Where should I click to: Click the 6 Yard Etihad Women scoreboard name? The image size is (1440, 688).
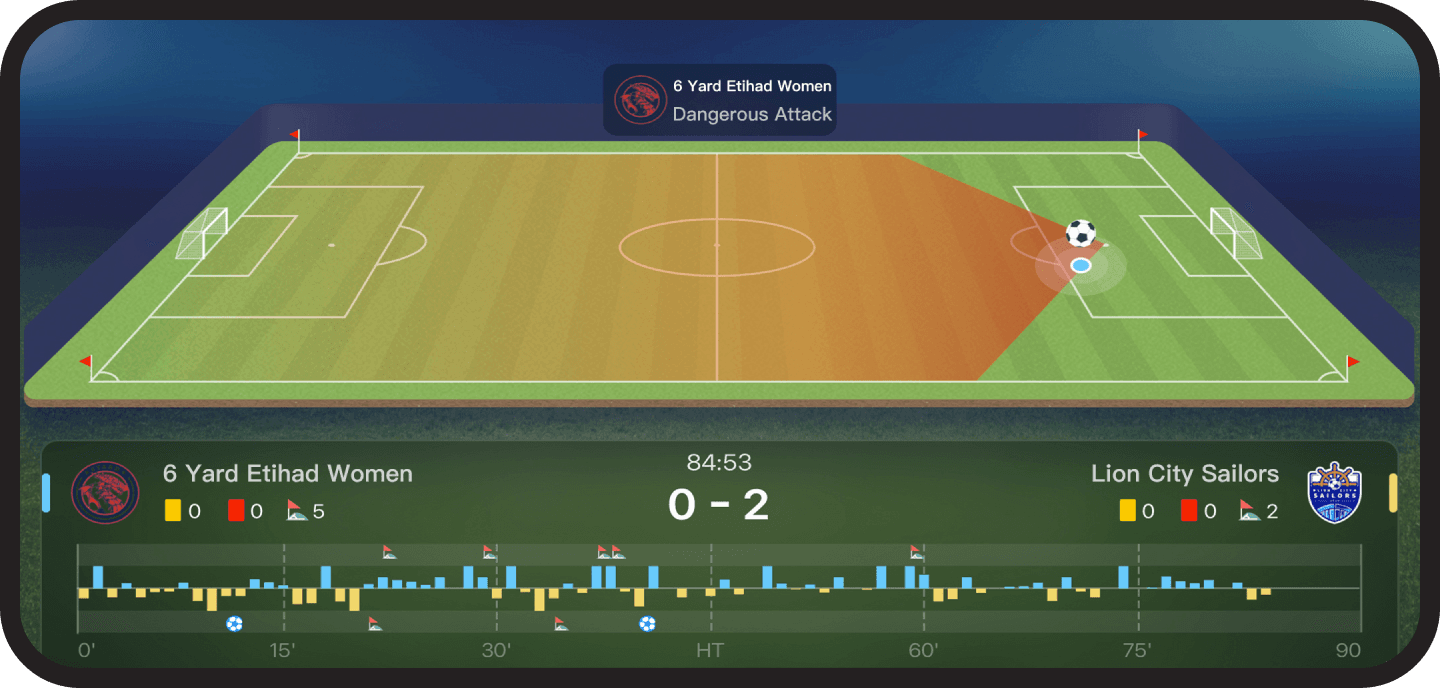coord(287,474)
